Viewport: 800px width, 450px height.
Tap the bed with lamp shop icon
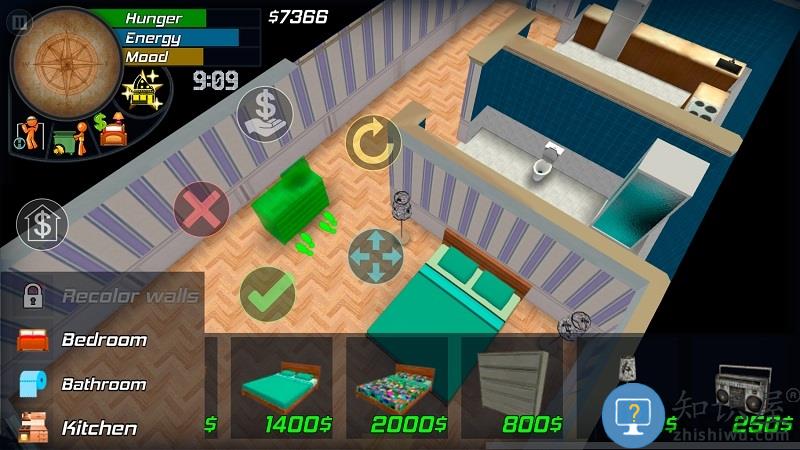112,131
